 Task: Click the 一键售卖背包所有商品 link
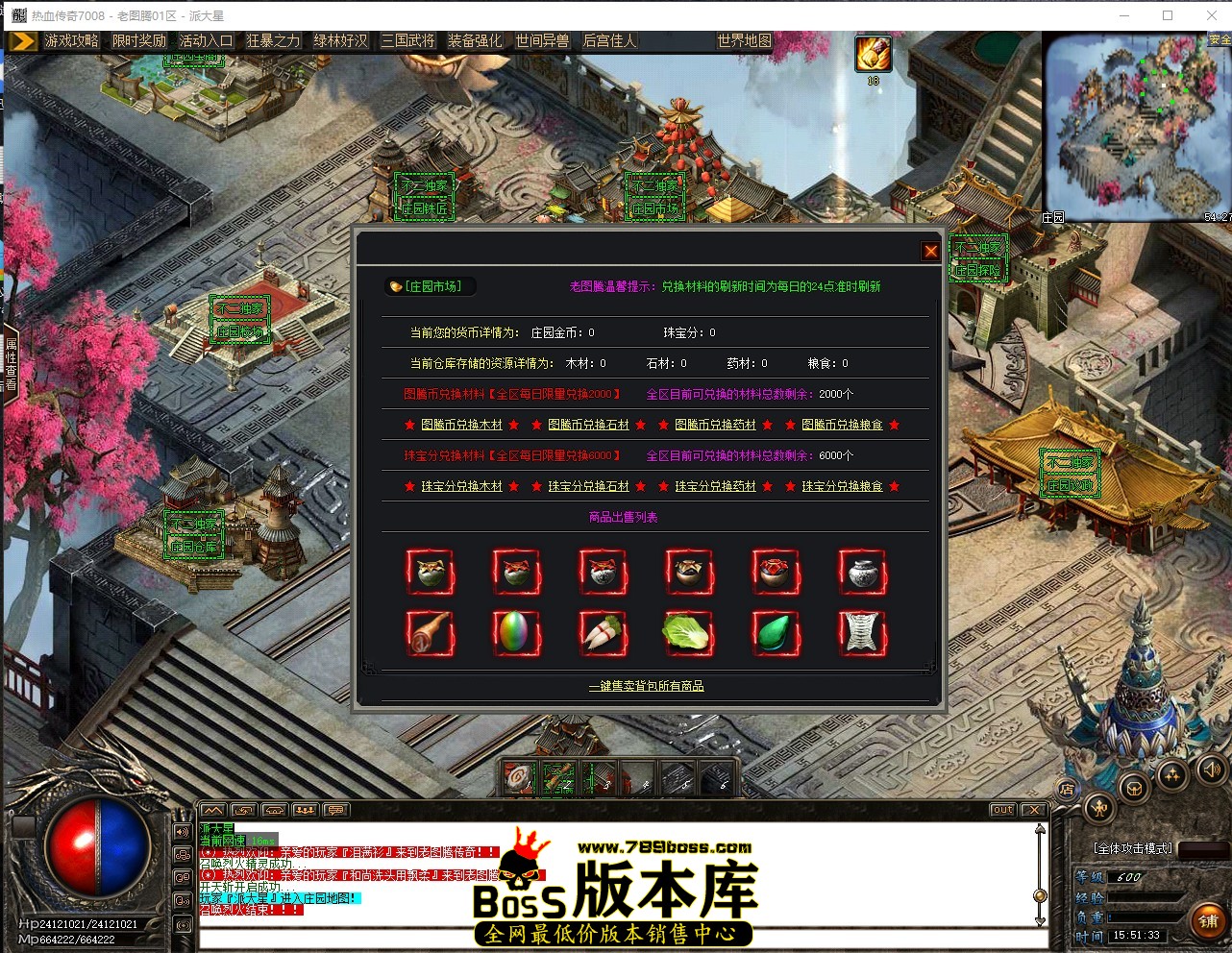[x=645, y=685]
